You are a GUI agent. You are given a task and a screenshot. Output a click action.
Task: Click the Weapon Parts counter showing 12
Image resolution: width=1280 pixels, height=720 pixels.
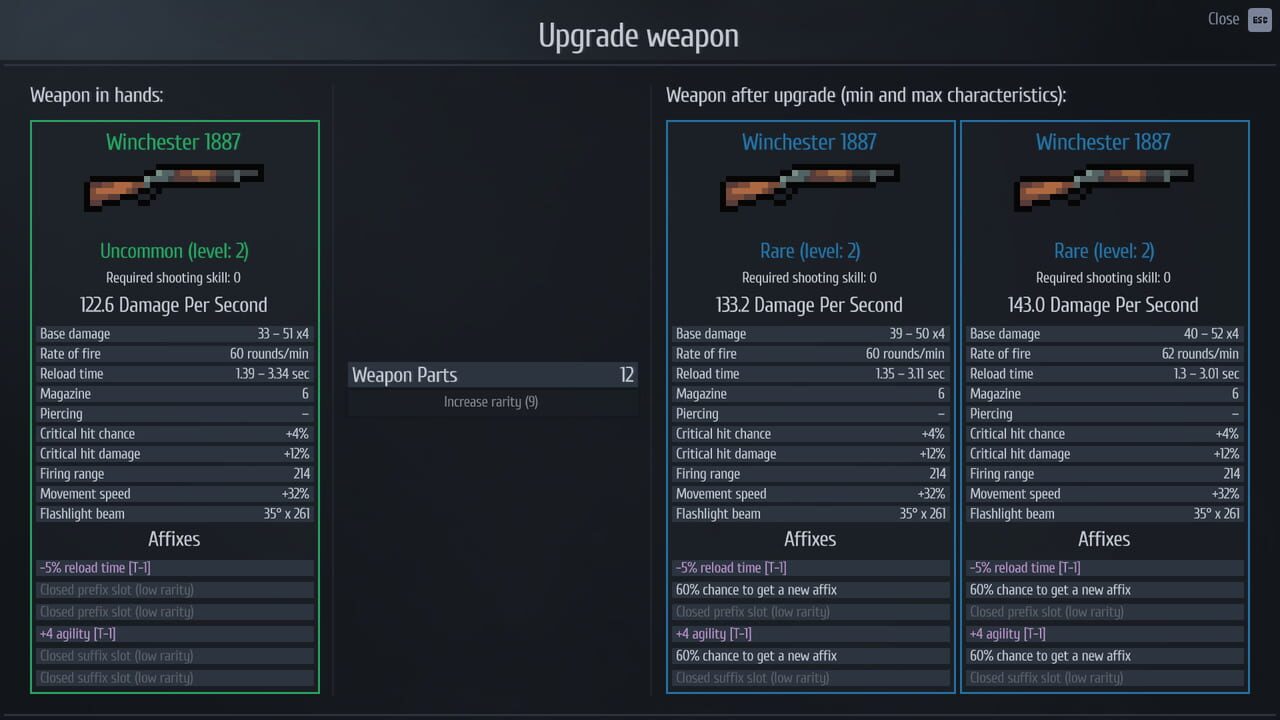tap(492, 375)
